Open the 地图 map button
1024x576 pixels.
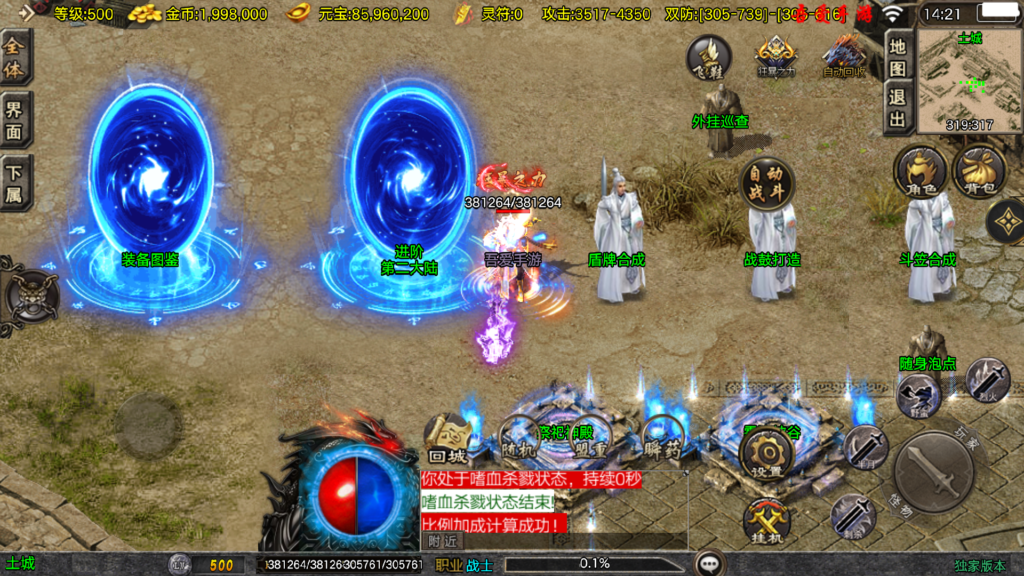point(897,57)
